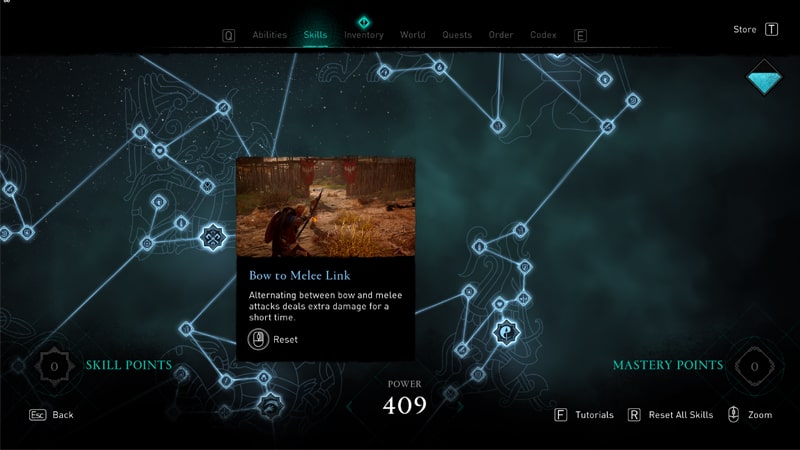Click the Bow to Melee Link preview image
The height and width of the screenshot is (450, 800).
tap(325, 206)
